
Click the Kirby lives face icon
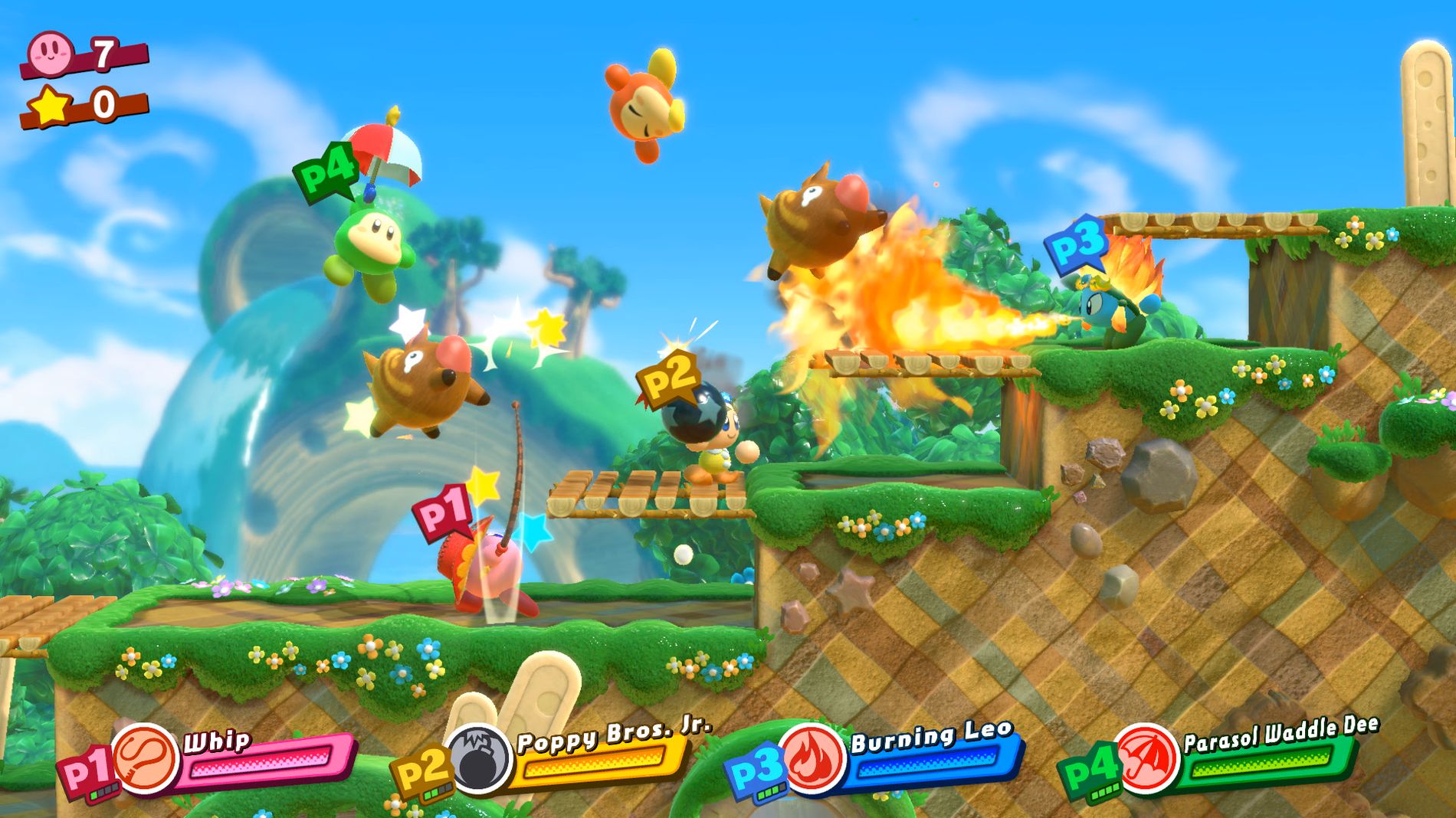click(x=51, y=53)
